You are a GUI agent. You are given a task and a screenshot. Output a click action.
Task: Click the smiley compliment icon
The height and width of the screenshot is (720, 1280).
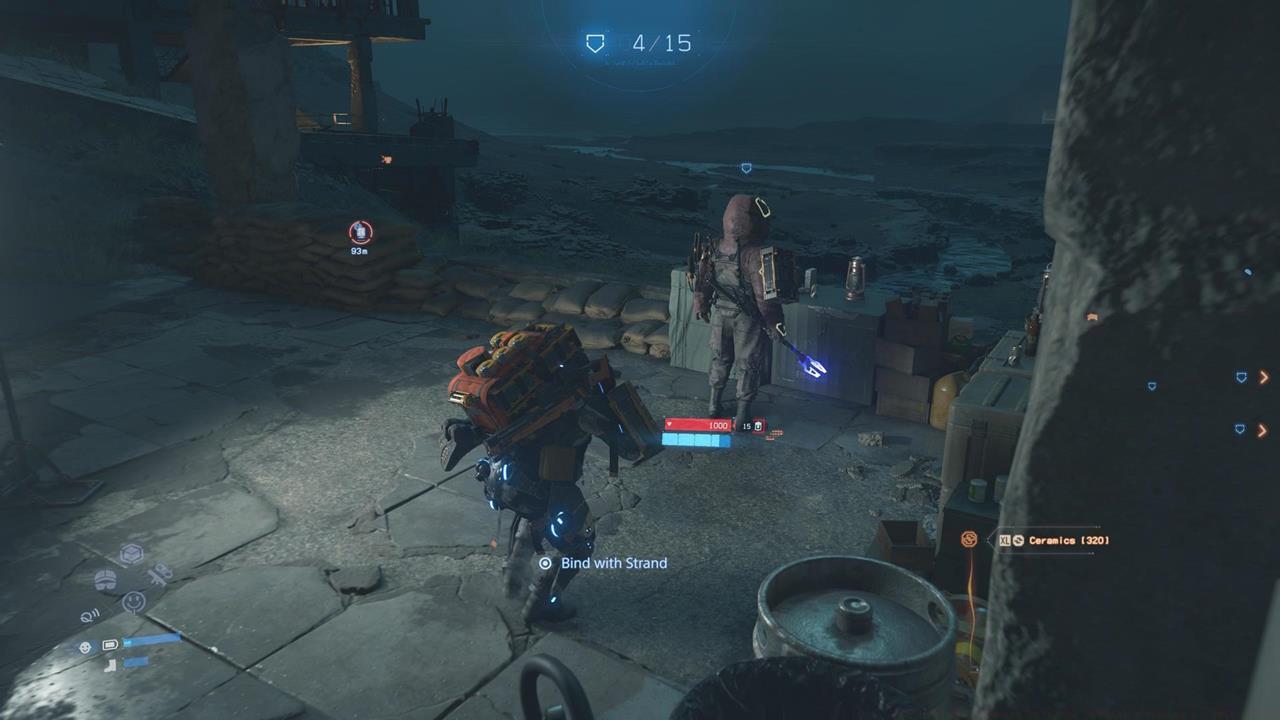coord(134,601)
